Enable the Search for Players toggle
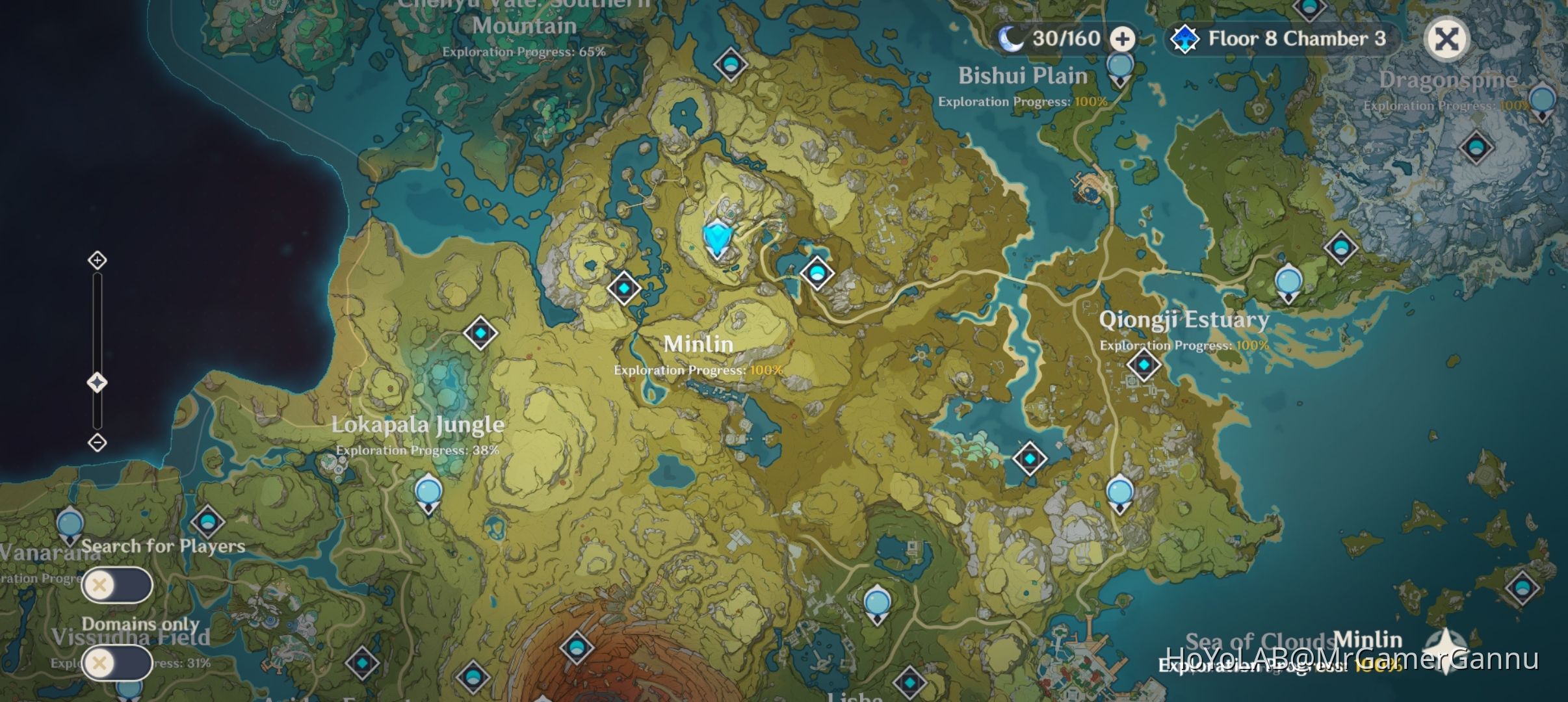 (118, 585)
